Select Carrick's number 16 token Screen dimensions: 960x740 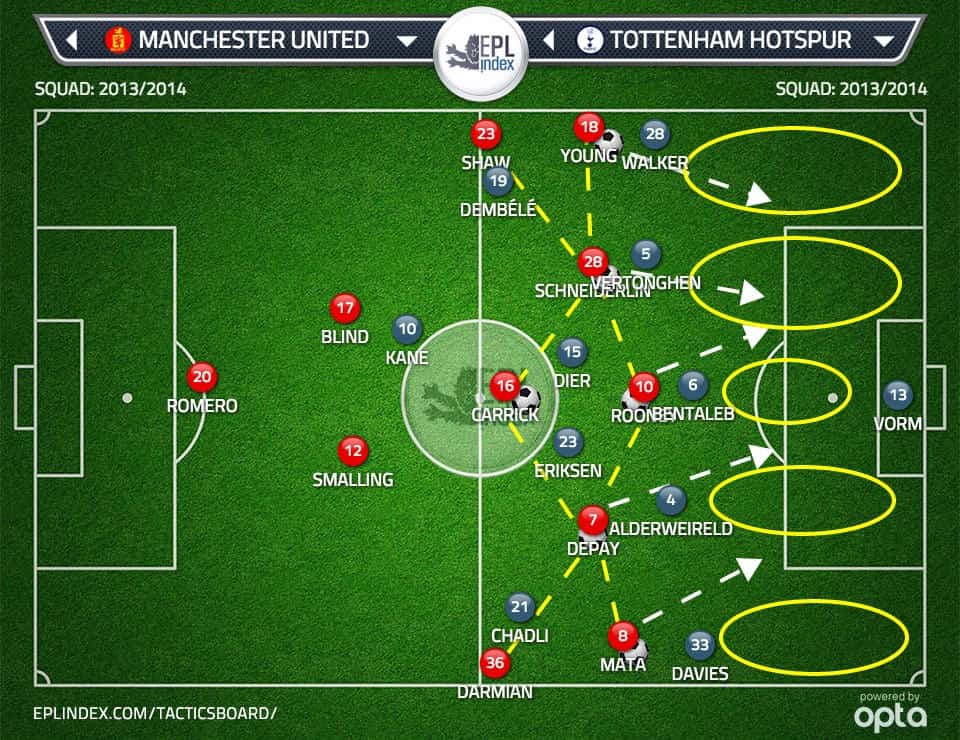pos(505,385)
